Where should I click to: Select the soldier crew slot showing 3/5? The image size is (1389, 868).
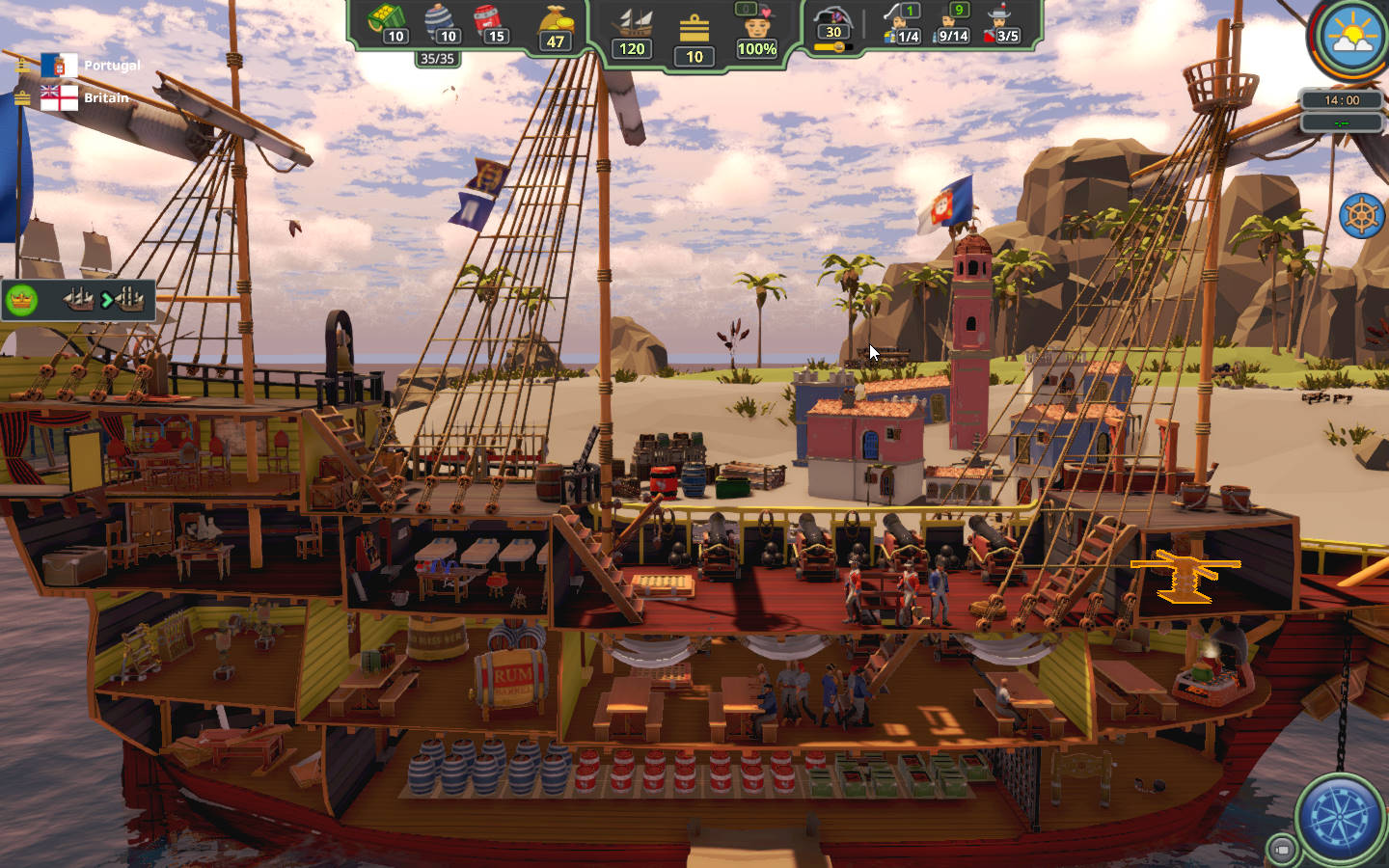1003,25
